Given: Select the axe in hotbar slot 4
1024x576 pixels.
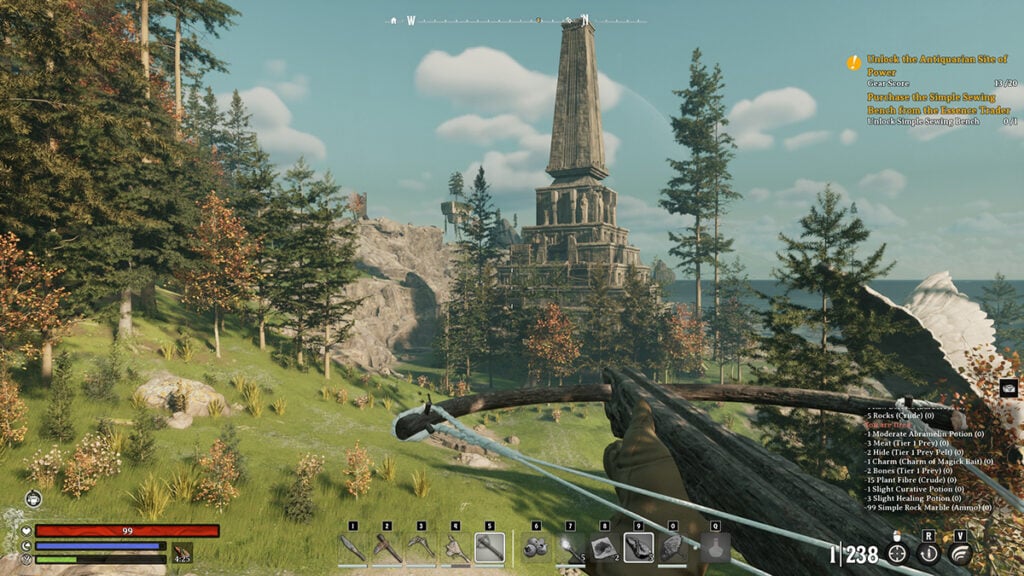Looking at the screenshot, I should coord(455,548).
